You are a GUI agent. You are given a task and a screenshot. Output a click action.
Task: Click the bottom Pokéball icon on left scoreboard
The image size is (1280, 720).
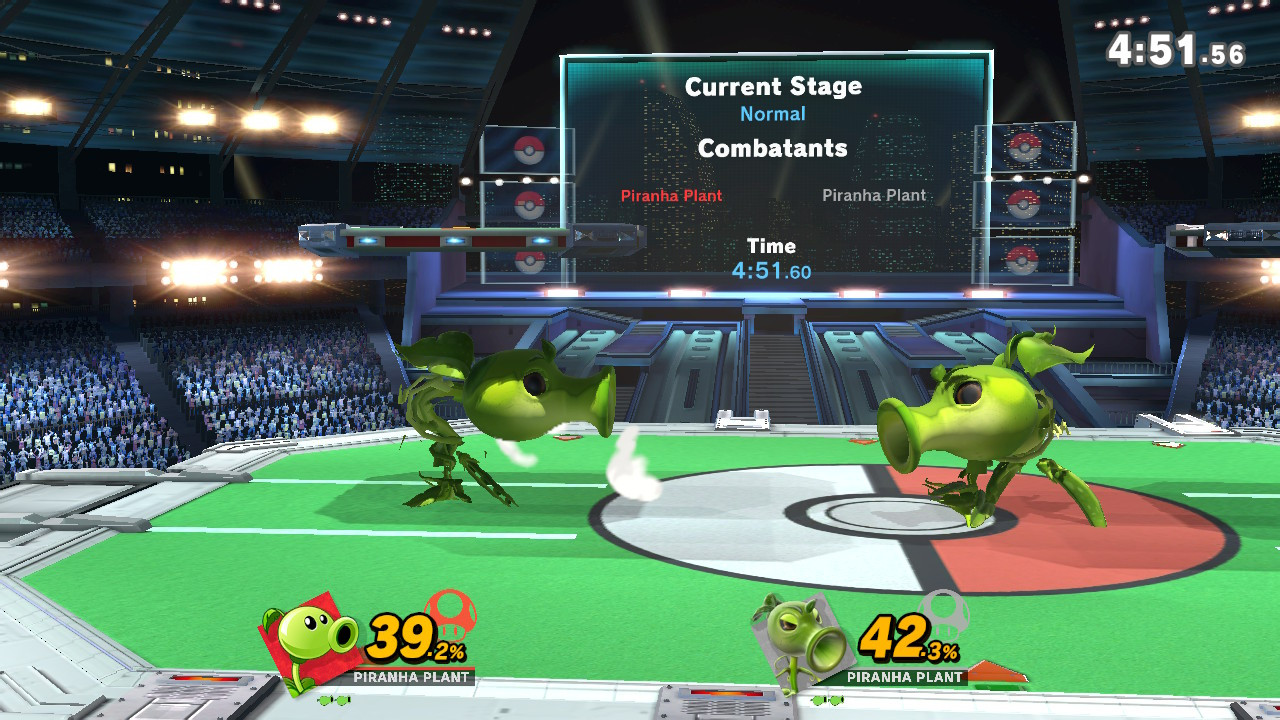pos(530,261)
